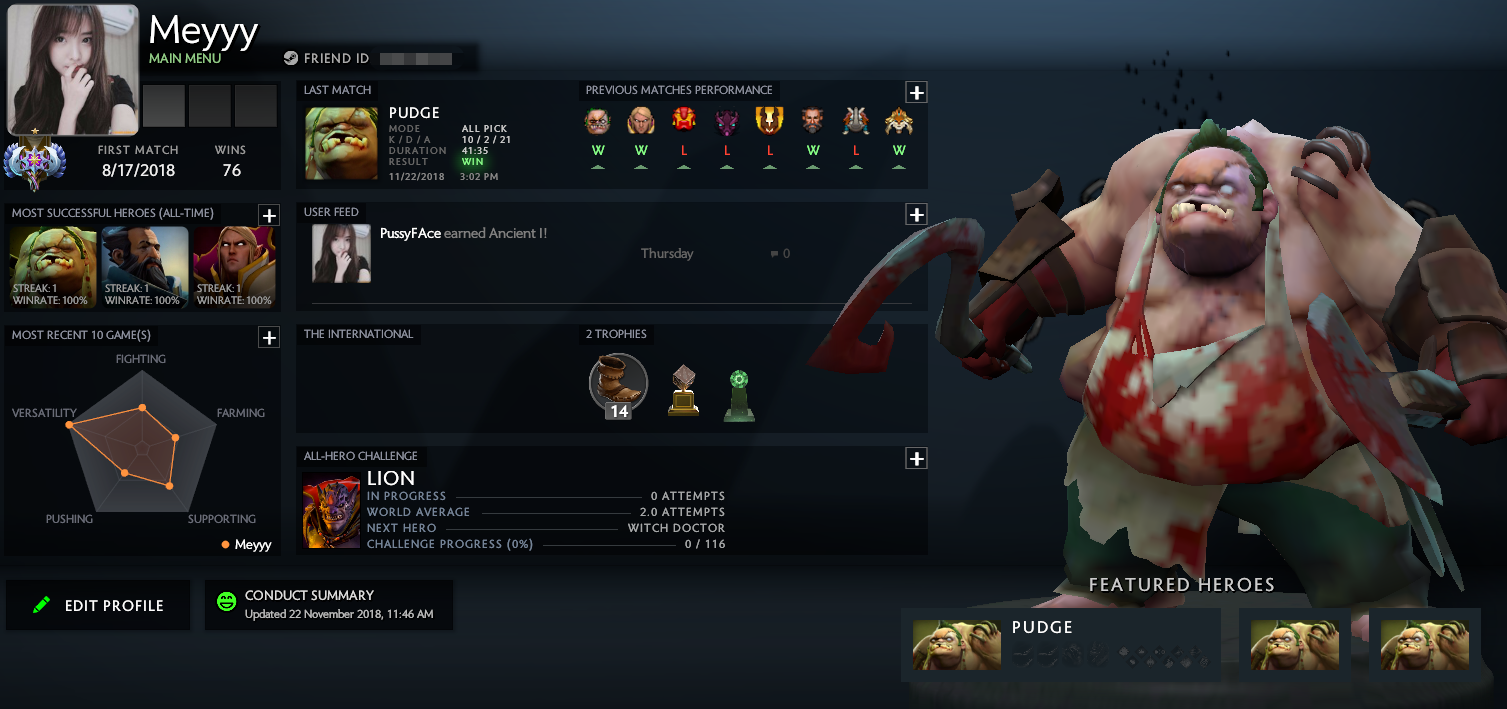Open the Kunkka most successful hero card
1507x709 pixels.
click(145, 268)
